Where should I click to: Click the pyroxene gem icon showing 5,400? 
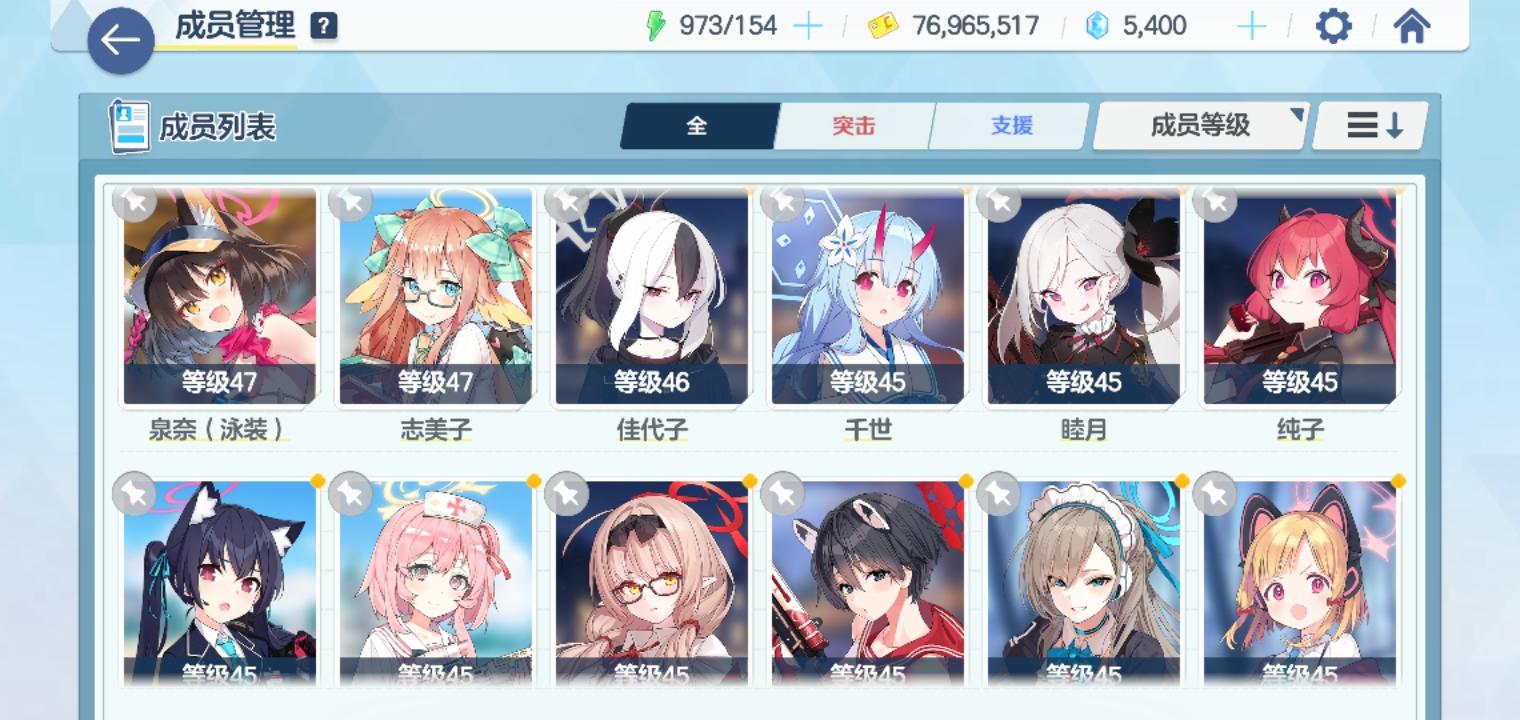(1098, 25)
